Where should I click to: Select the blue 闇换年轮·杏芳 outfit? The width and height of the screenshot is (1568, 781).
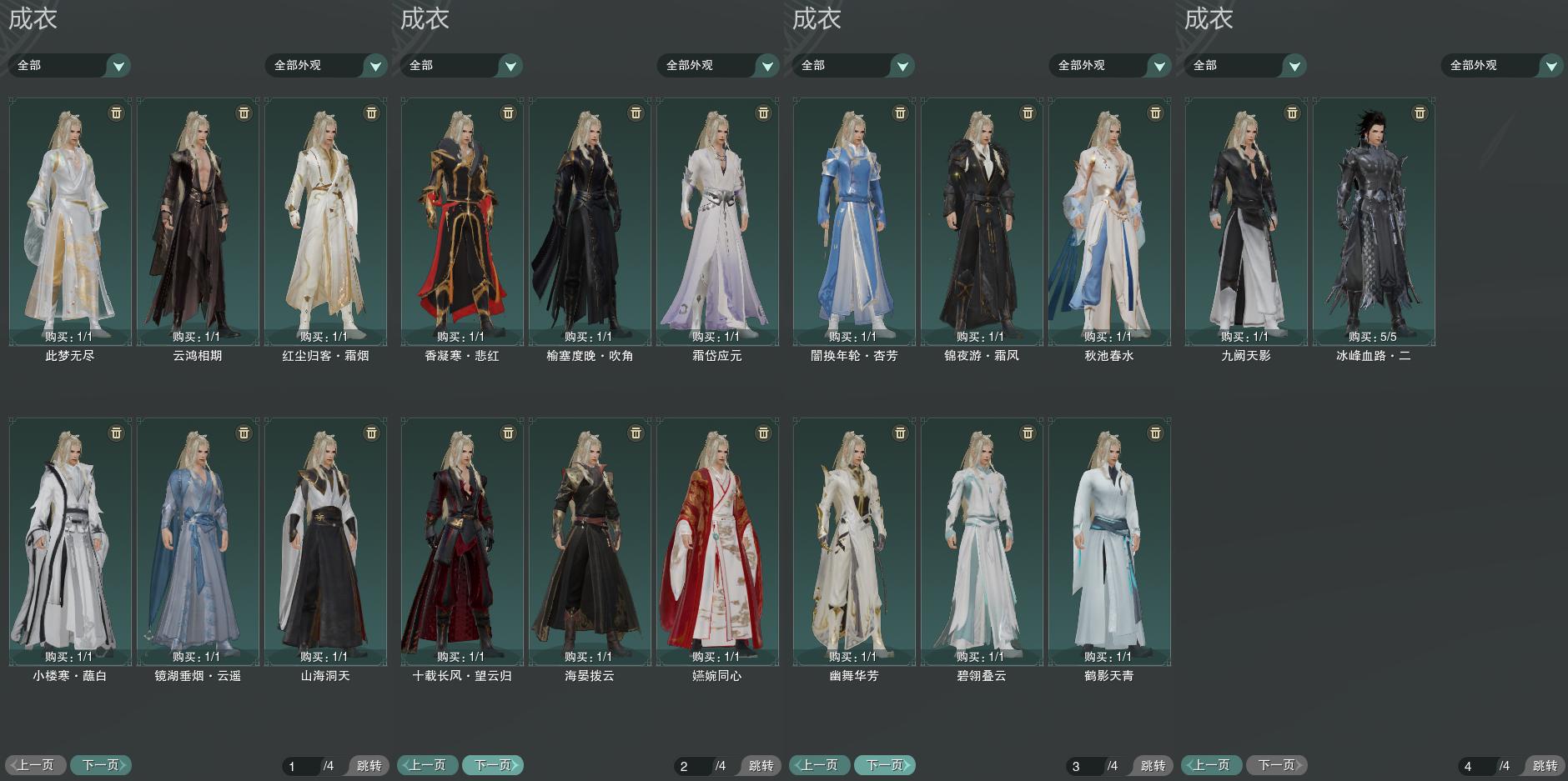[x=854, y=221]
